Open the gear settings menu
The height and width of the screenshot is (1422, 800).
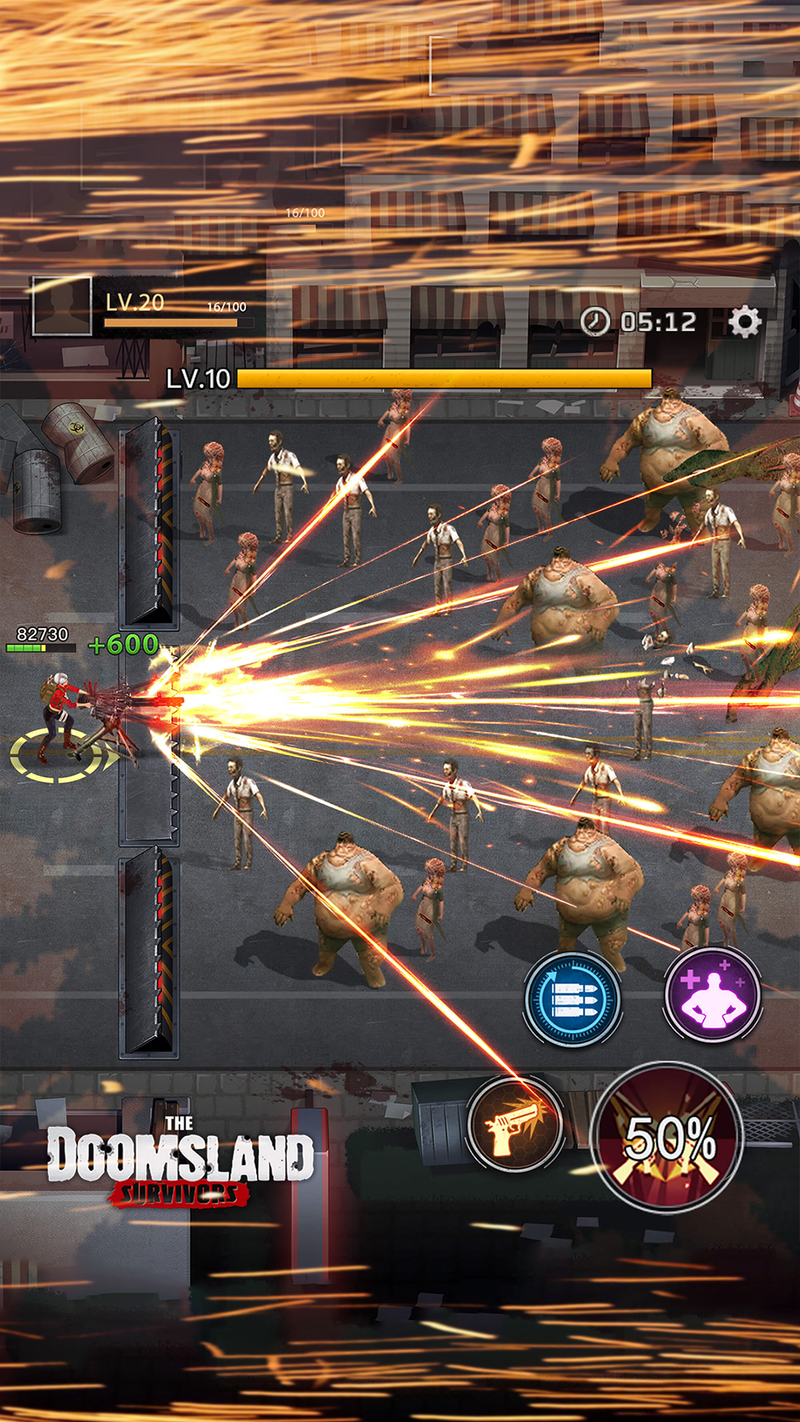click(744, 321)
